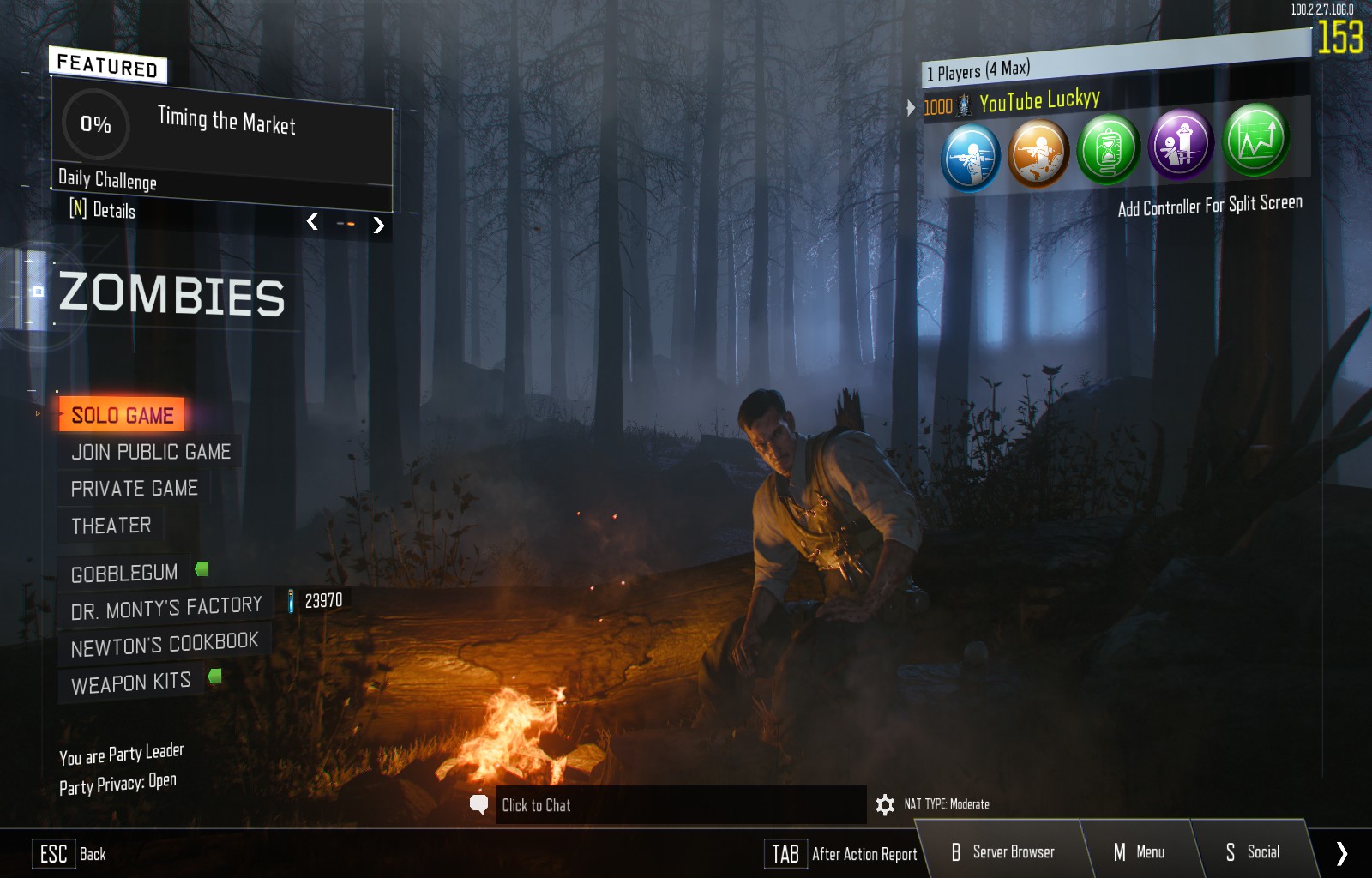Click the chat box to type

[680, 805]
